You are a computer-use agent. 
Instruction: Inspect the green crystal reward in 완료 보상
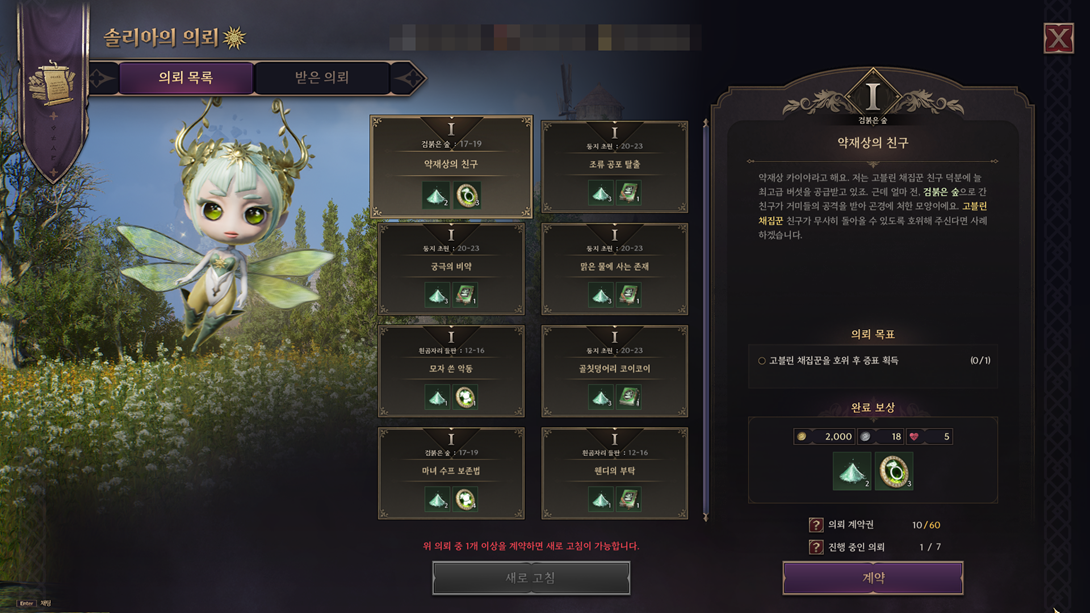852,472
